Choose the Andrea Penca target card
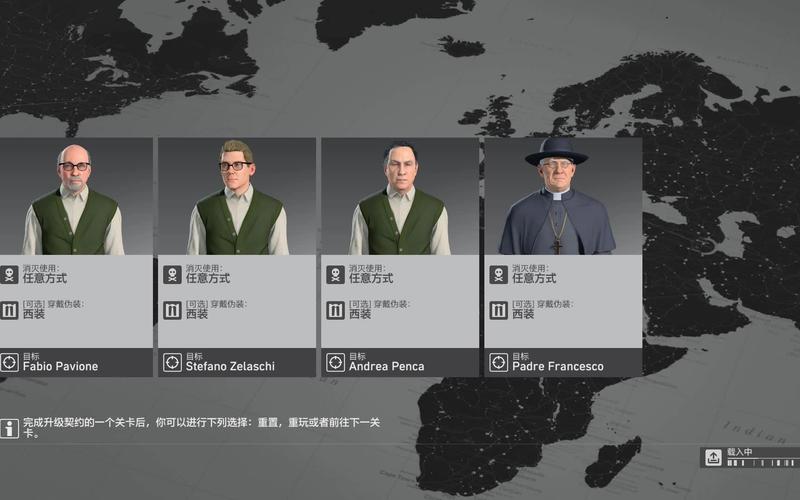The image size is (800, 500). pos(400,257)
